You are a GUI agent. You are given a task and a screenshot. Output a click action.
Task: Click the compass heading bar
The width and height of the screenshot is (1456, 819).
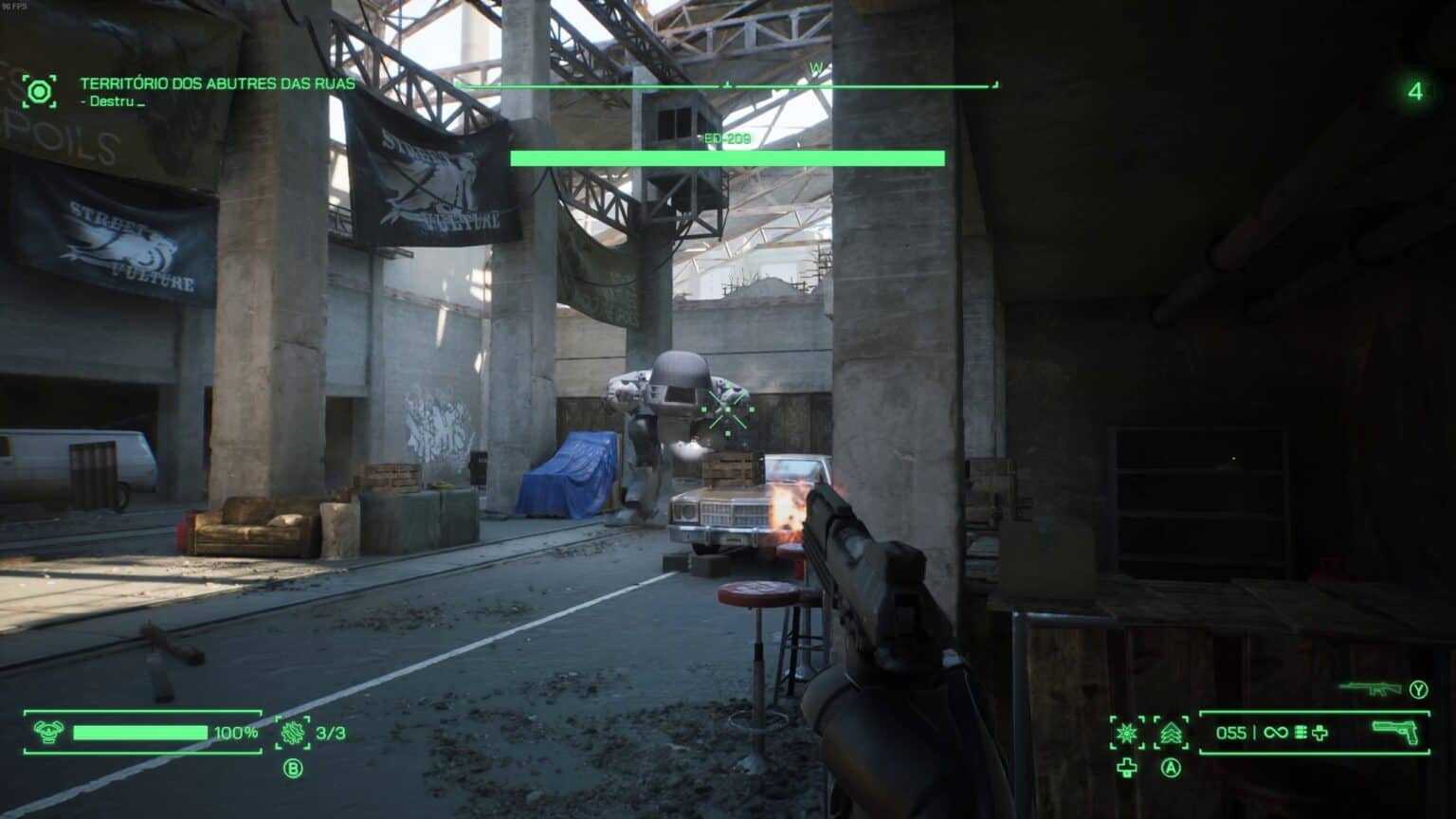coord(727,85)
